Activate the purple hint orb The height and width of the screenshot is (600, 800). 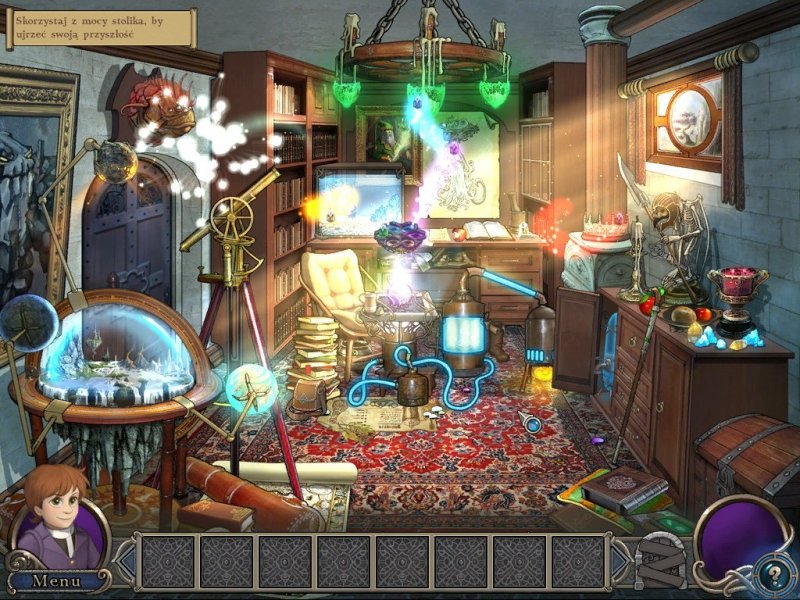point(737,539)
